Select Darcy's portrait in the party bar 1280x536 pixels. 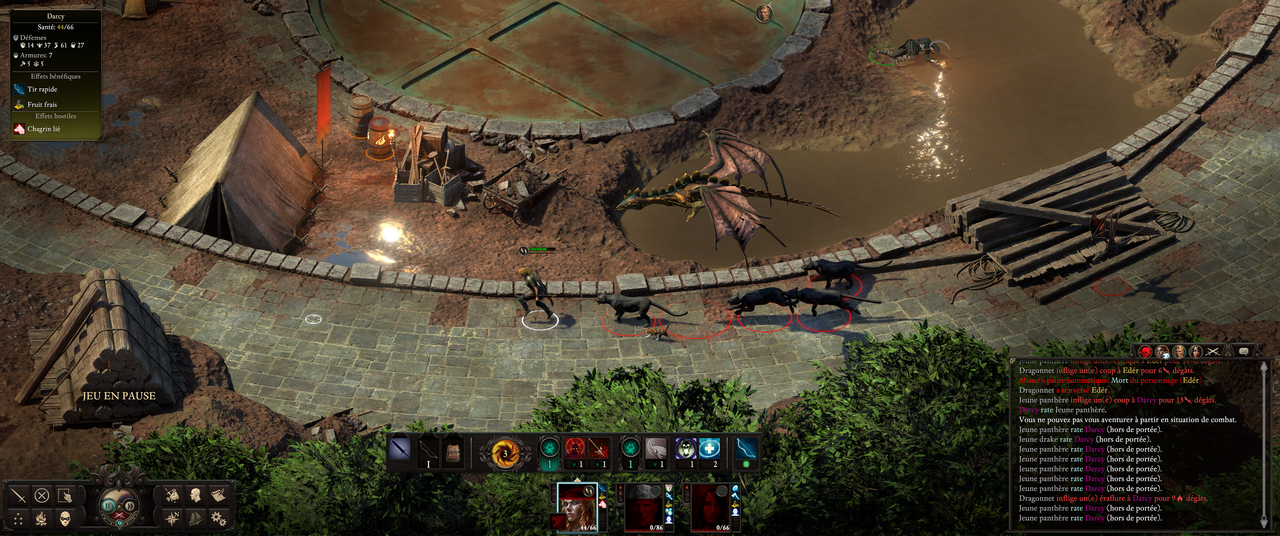[577, 506]
